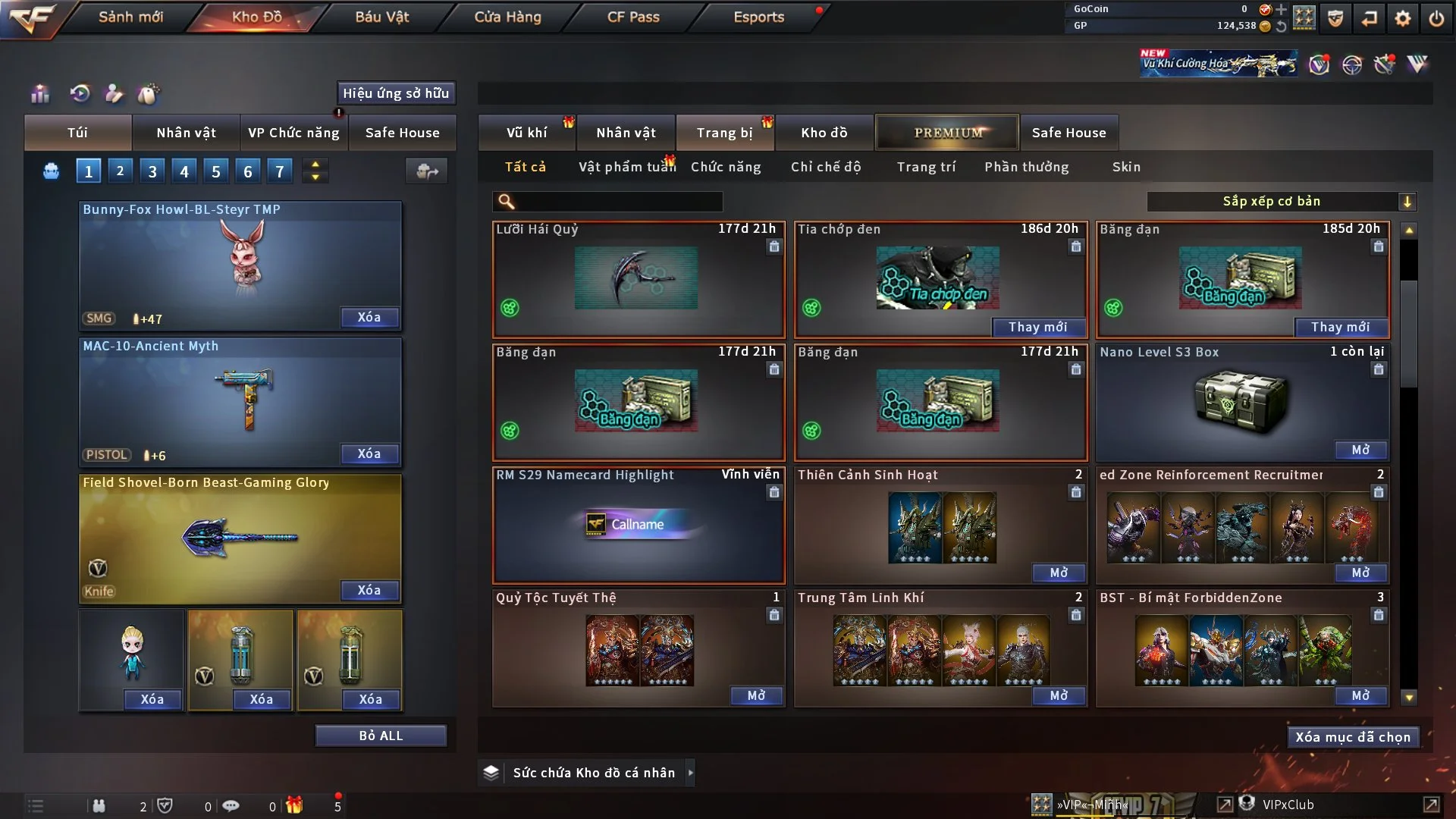
Task: Select the Lưỡi Hái Quỷ item
Action: point(638,279)
